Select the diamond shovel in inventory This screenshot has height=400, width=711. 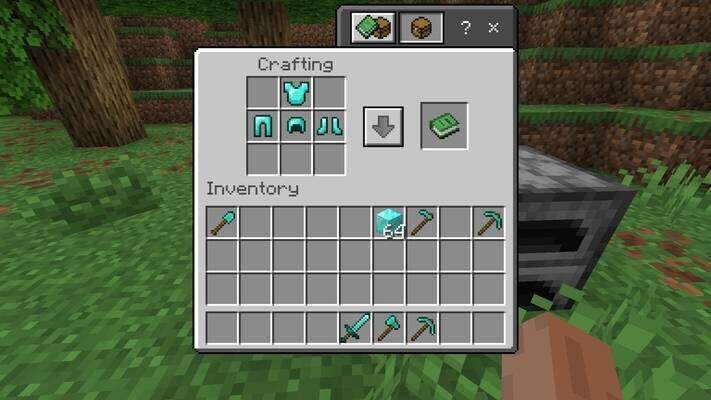click(222, 223)
